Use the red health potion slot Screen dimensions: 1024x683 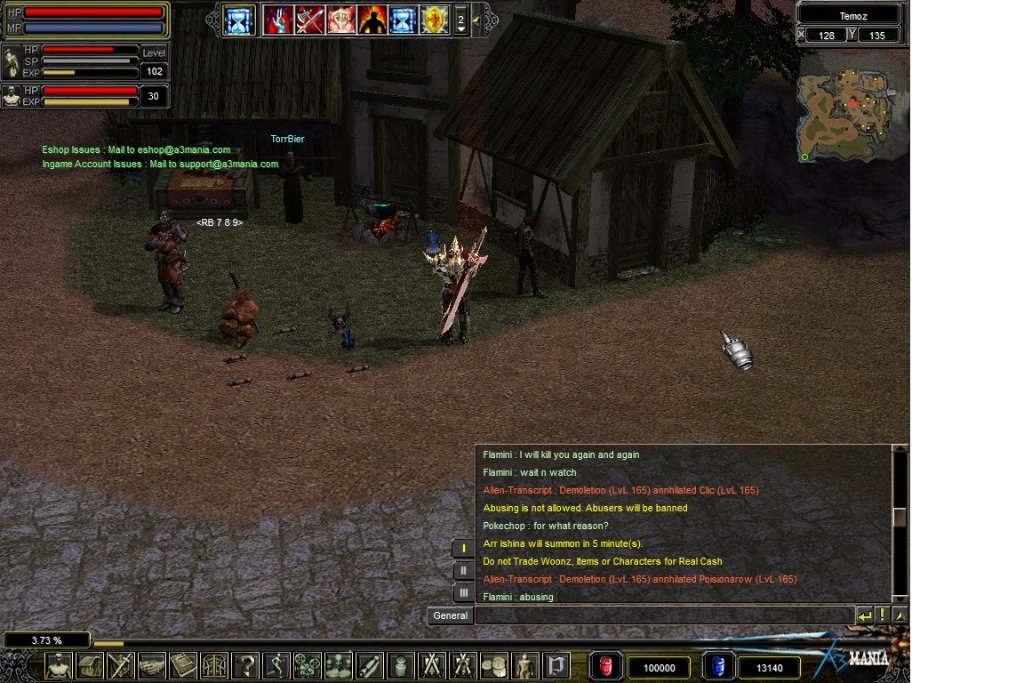(605, 666)
